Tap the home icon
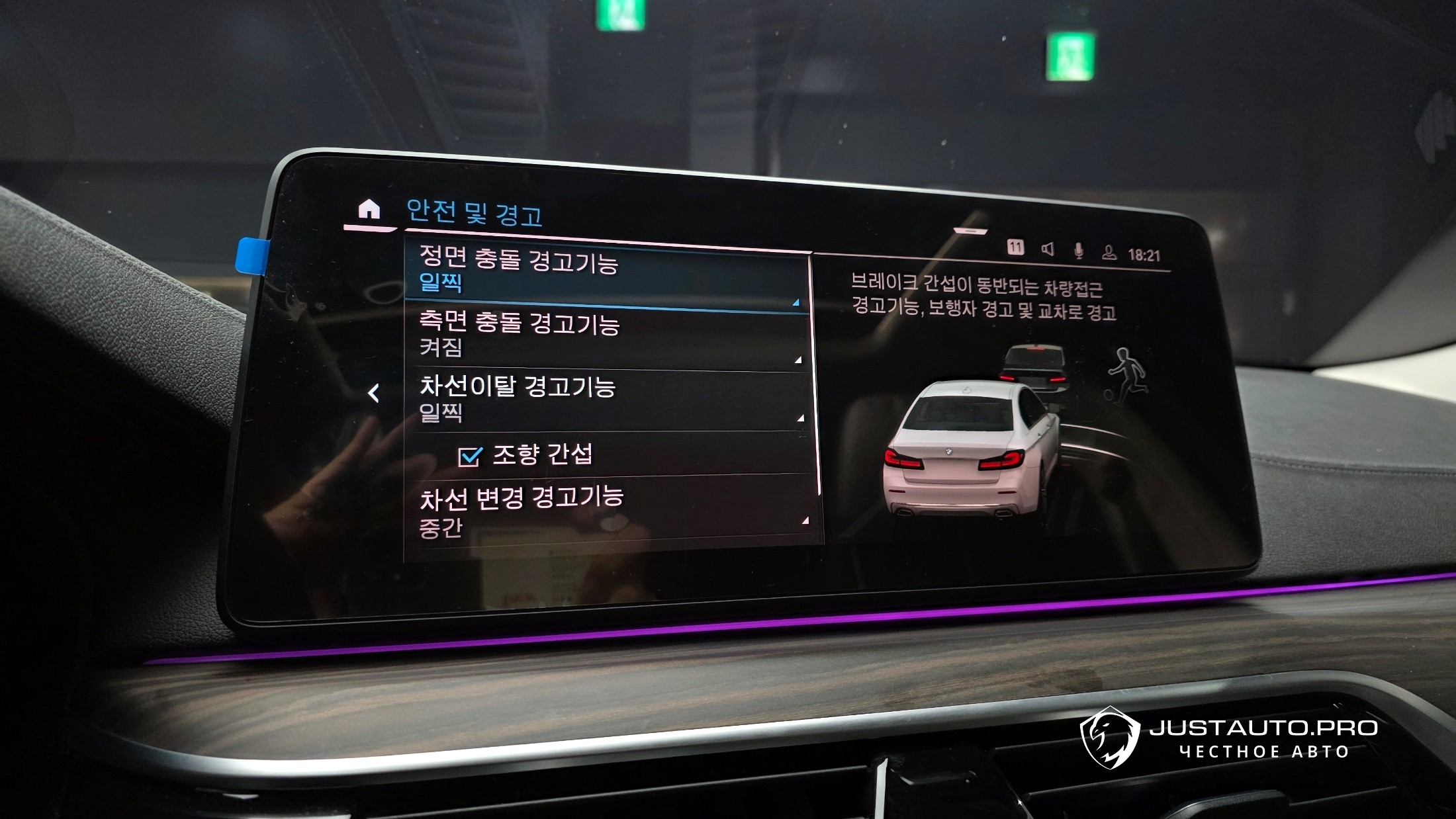This screenshot has height=819, width=1456. [x=369, y=210]
